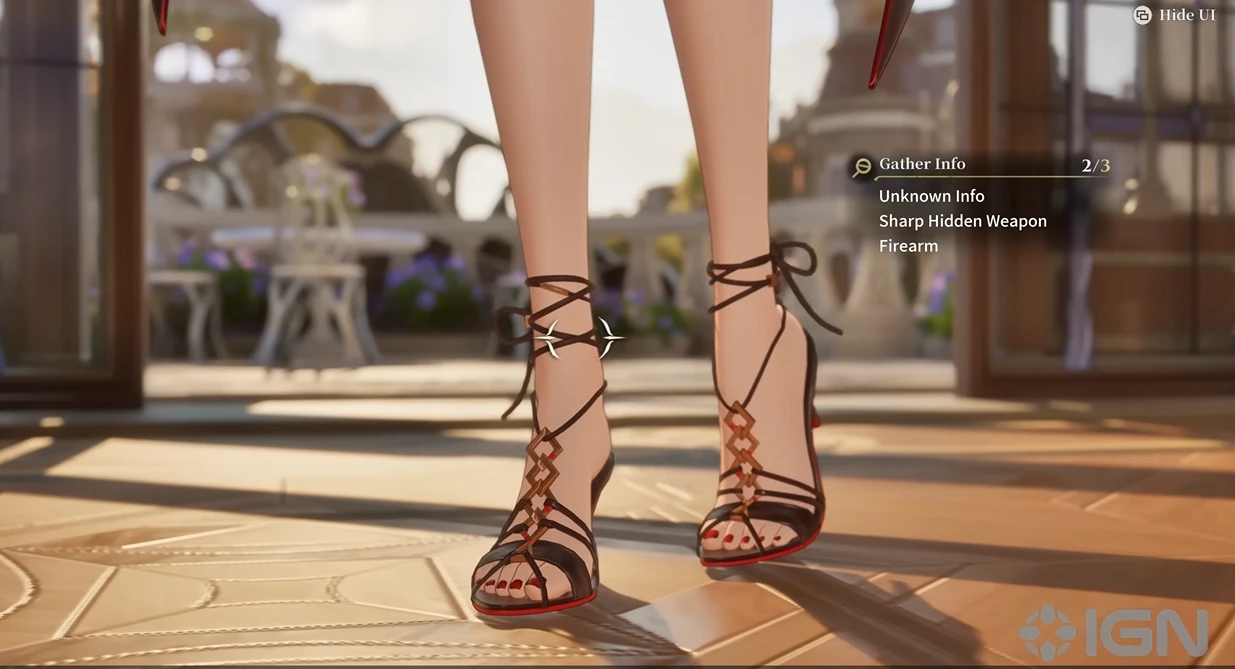1235x669 pixels.
Task: Select the Firearm clue entry
Action: [x=908, y=246]
